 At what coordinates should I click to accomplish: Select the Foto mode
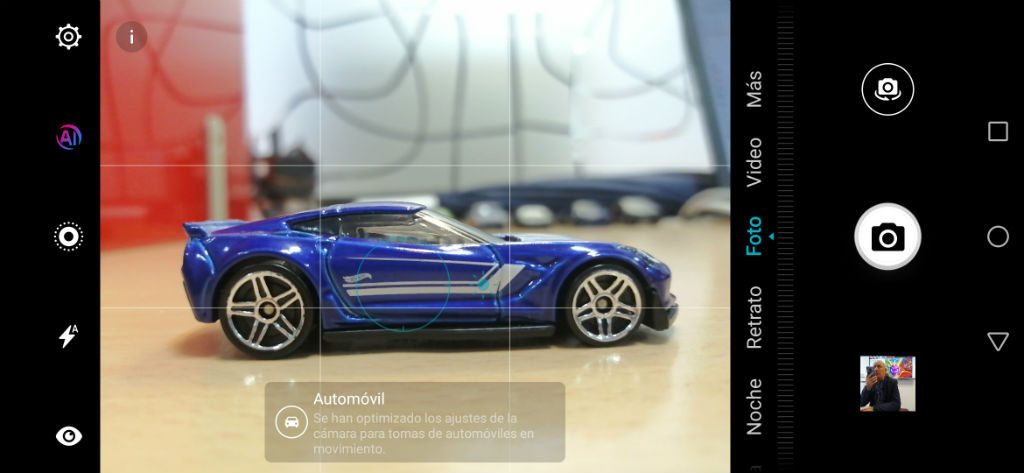[754, 236]
